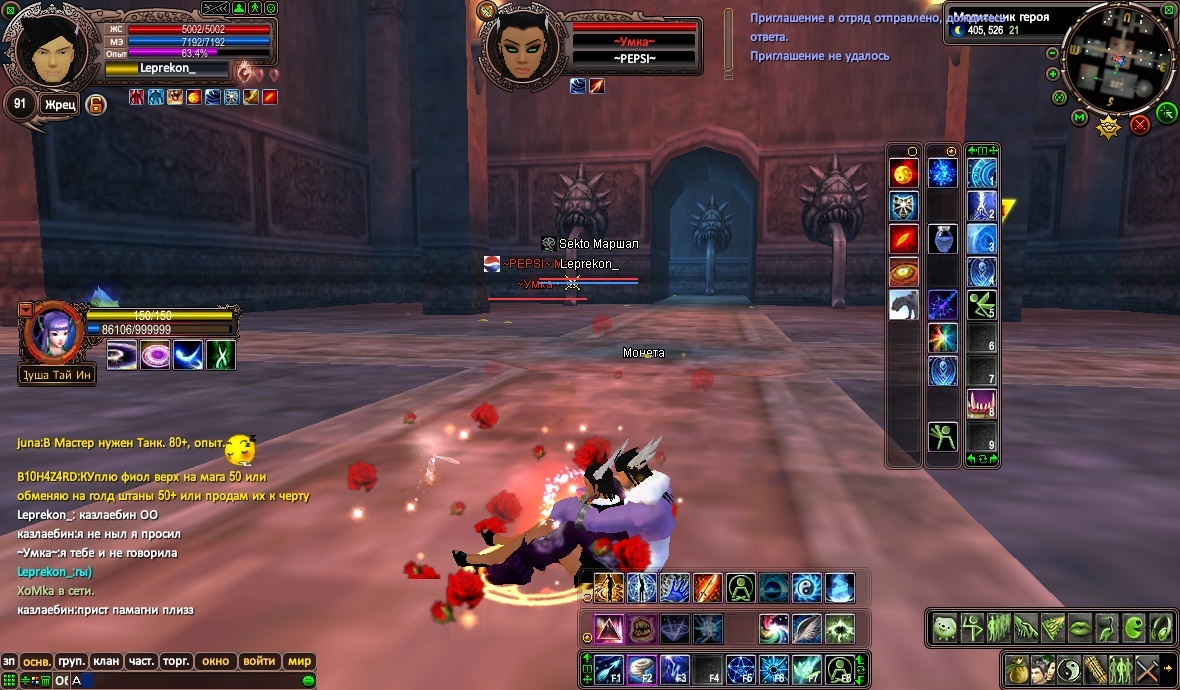
Task: Zoom out the minimap with minus button
Action: click(1052, 53)
